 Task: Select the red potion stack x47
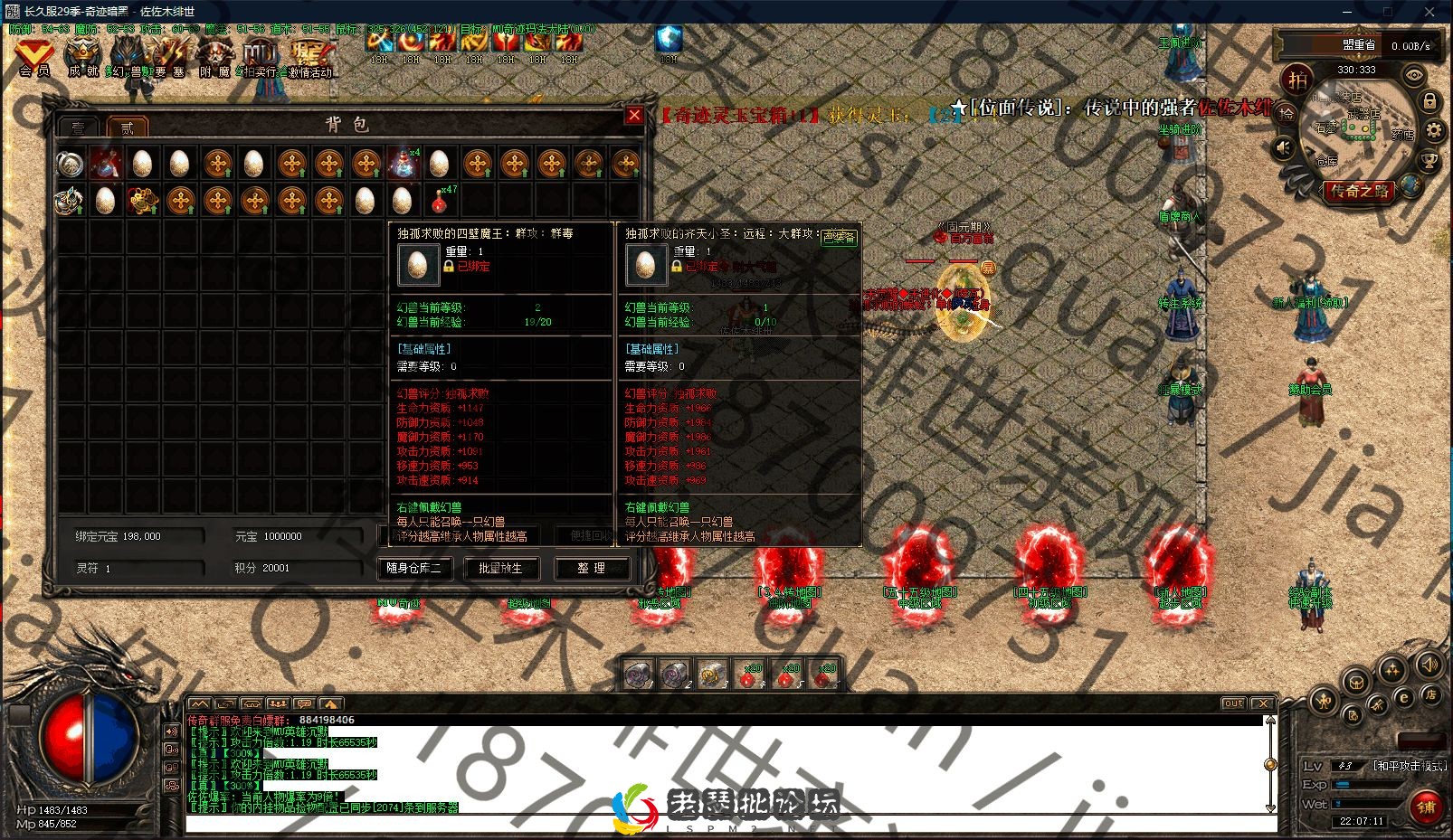[441, 200]
